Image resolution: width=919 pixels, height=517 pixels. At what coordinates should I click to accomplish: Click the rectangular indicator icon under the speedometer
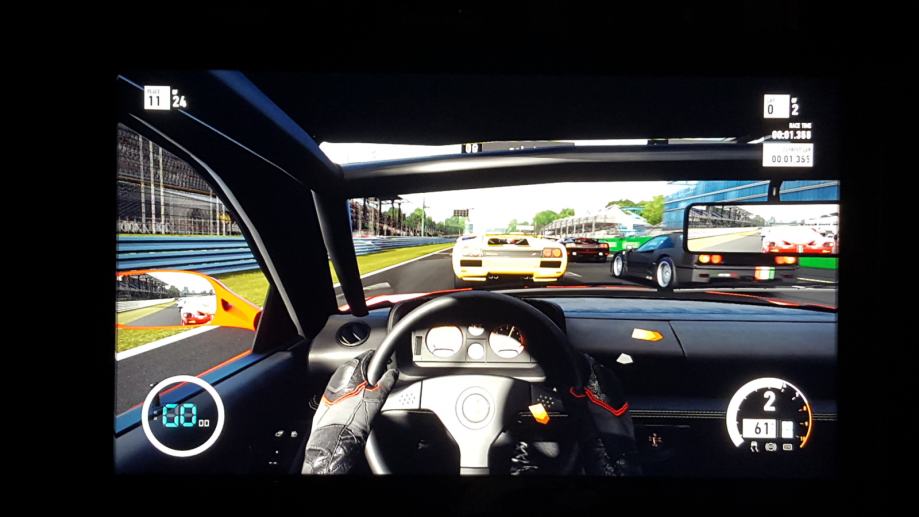coord(787,446)
